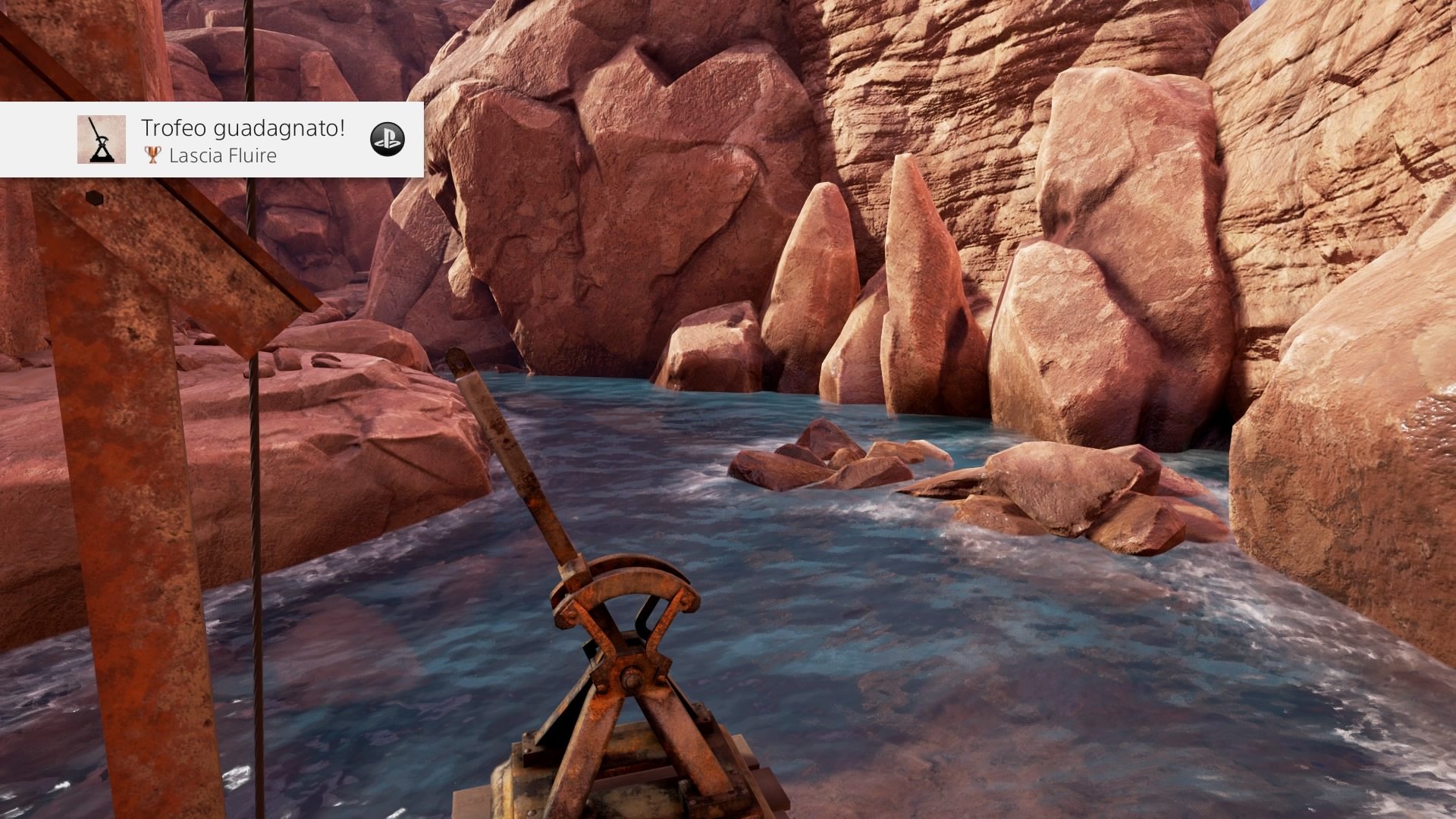Click the Lascia Fluire trophy thumbnail image
This screenshot has height=819, width=1456.
(x=101, y=140)
